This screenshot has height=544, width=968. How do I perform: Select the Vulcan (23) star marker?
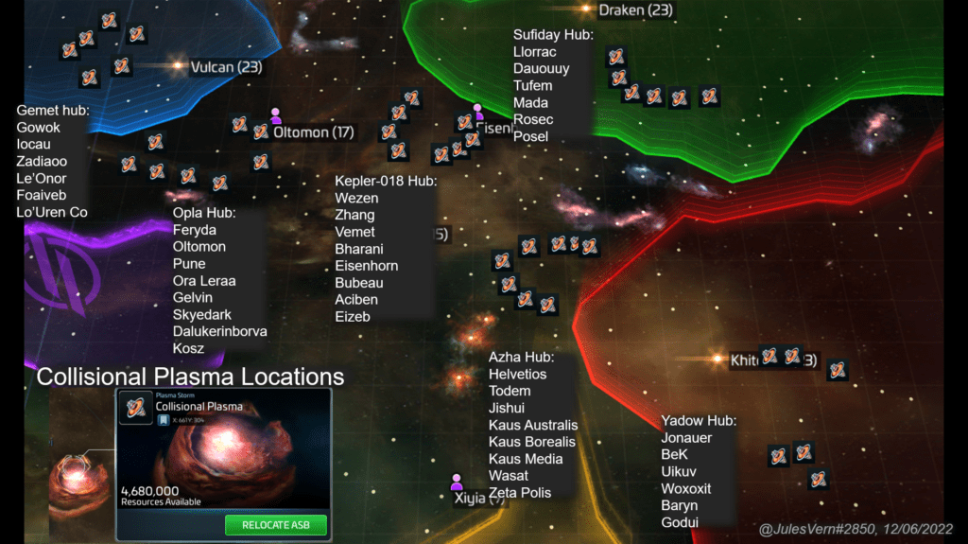point(178,66)
